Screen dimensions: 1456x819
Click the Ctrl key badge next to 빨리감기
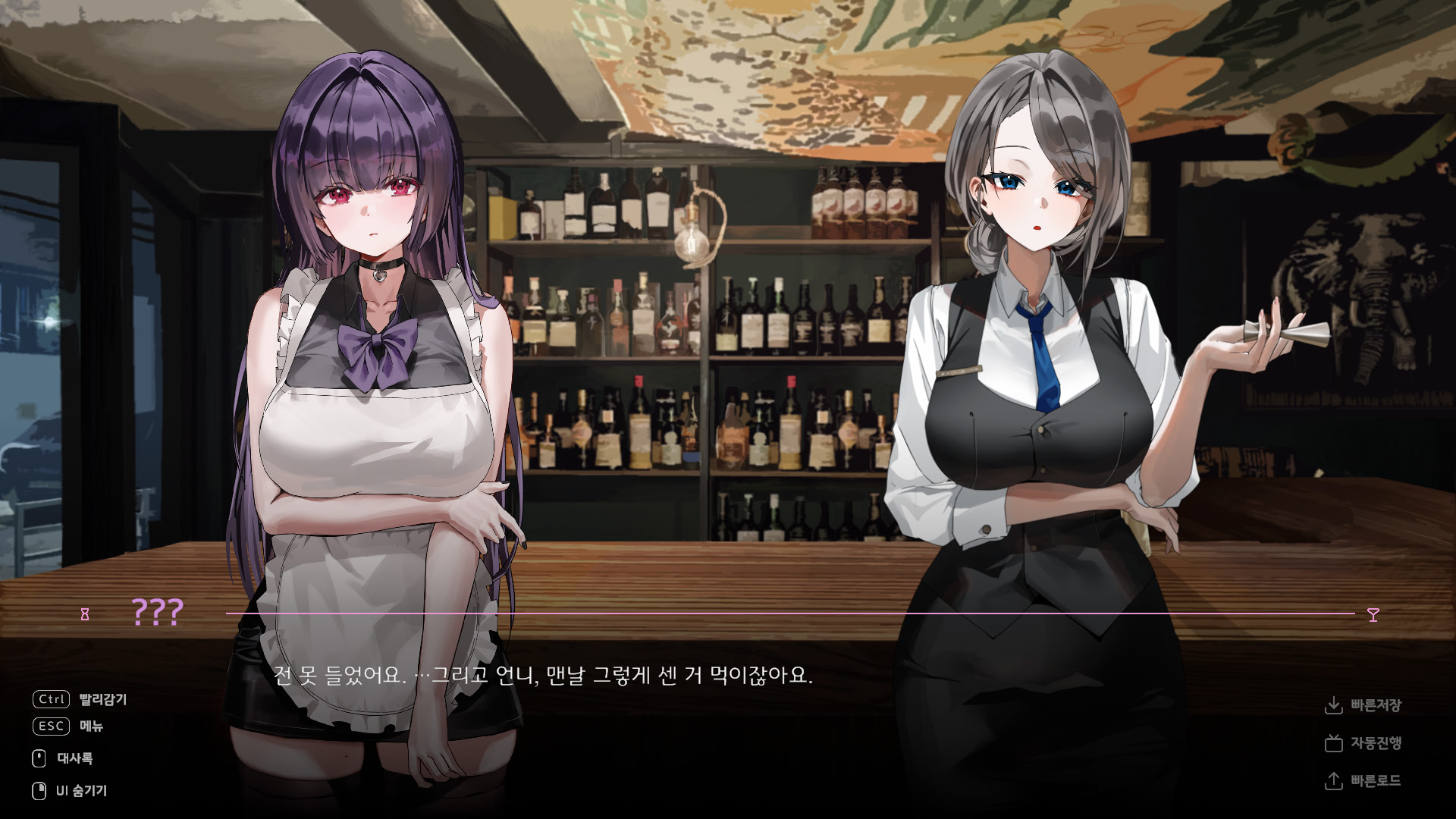pyautogui.click(x=50, y=700)
